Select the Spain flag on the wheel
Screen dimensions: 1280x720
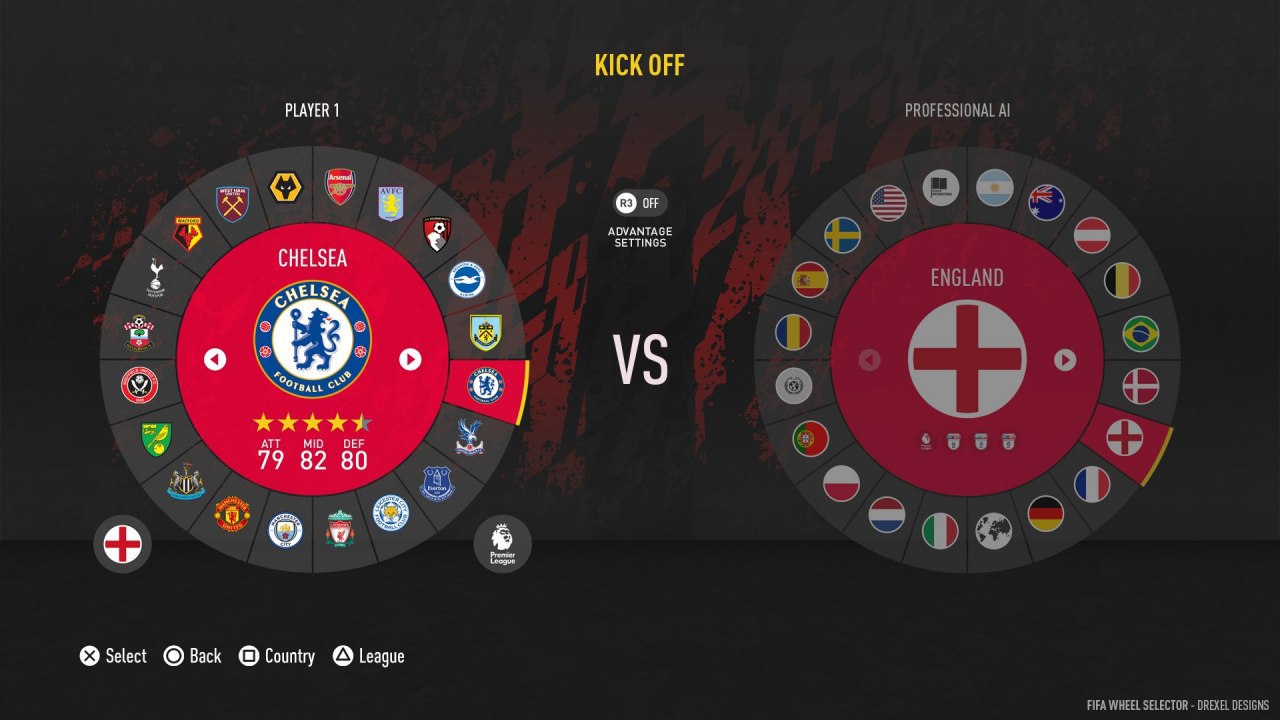(x=810, y=280)
